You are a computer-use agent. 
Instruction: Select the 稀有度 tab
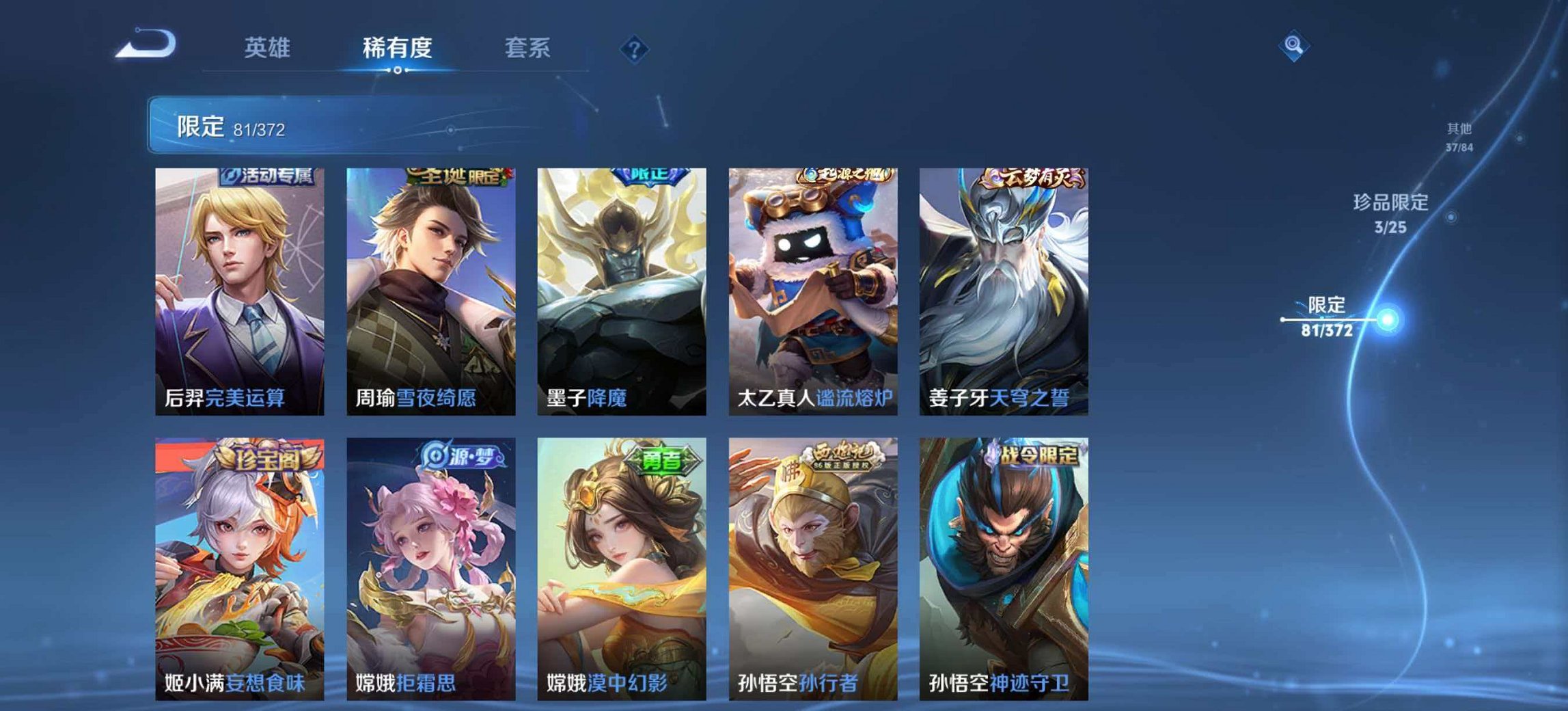tap(396, 48)
